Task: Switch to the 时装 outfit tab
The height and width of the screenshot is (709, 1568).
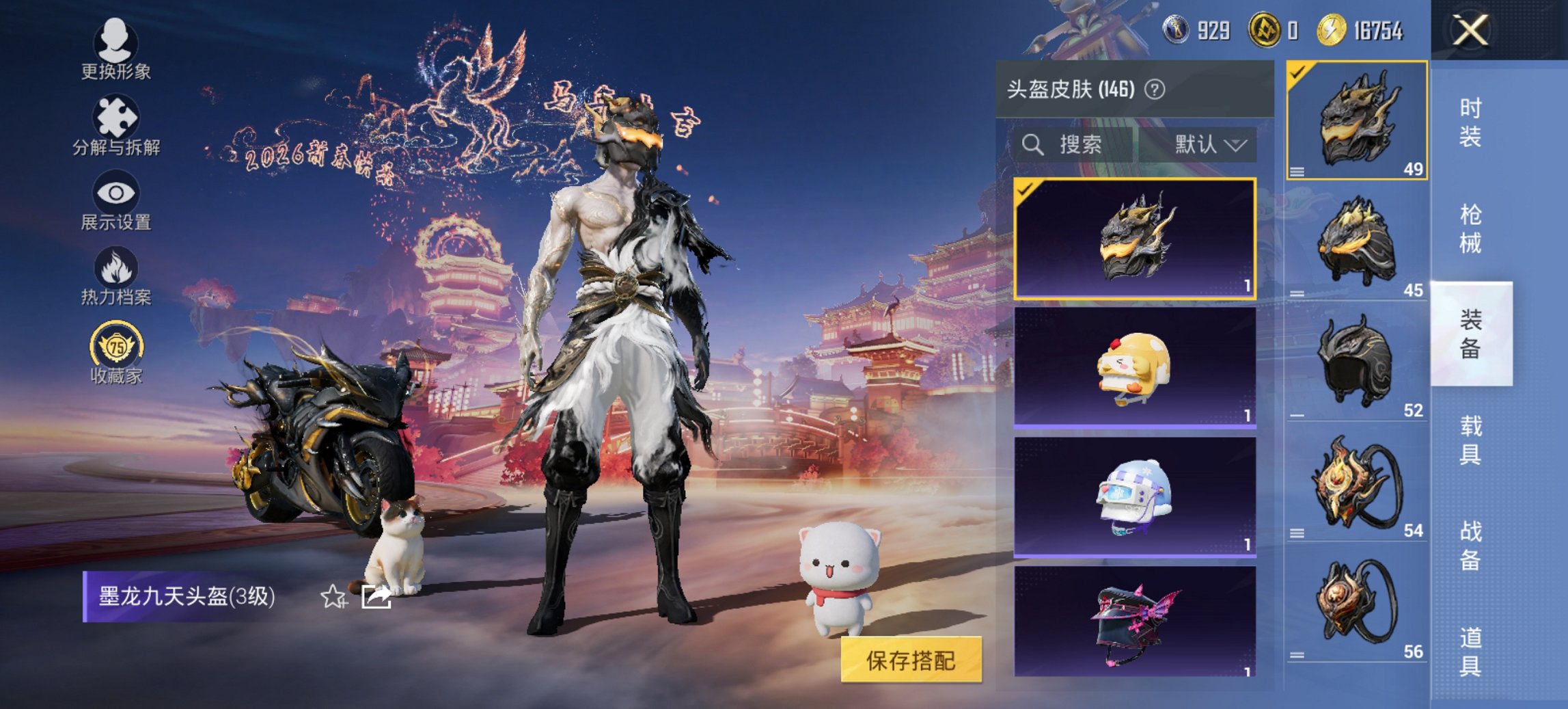Action: tap(1469, 122)
